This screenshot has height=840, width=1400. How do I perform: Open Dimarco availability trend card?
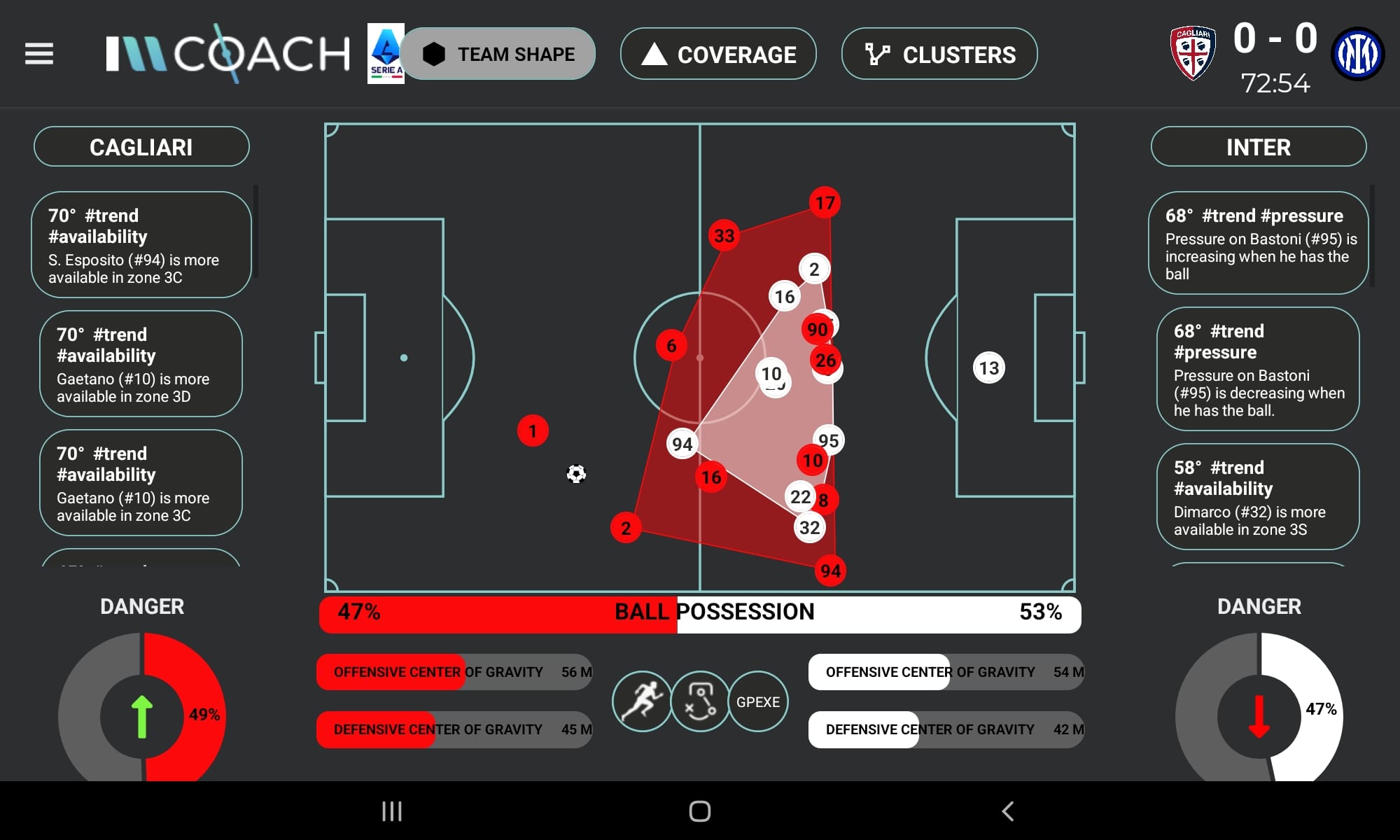[1258, 497]
